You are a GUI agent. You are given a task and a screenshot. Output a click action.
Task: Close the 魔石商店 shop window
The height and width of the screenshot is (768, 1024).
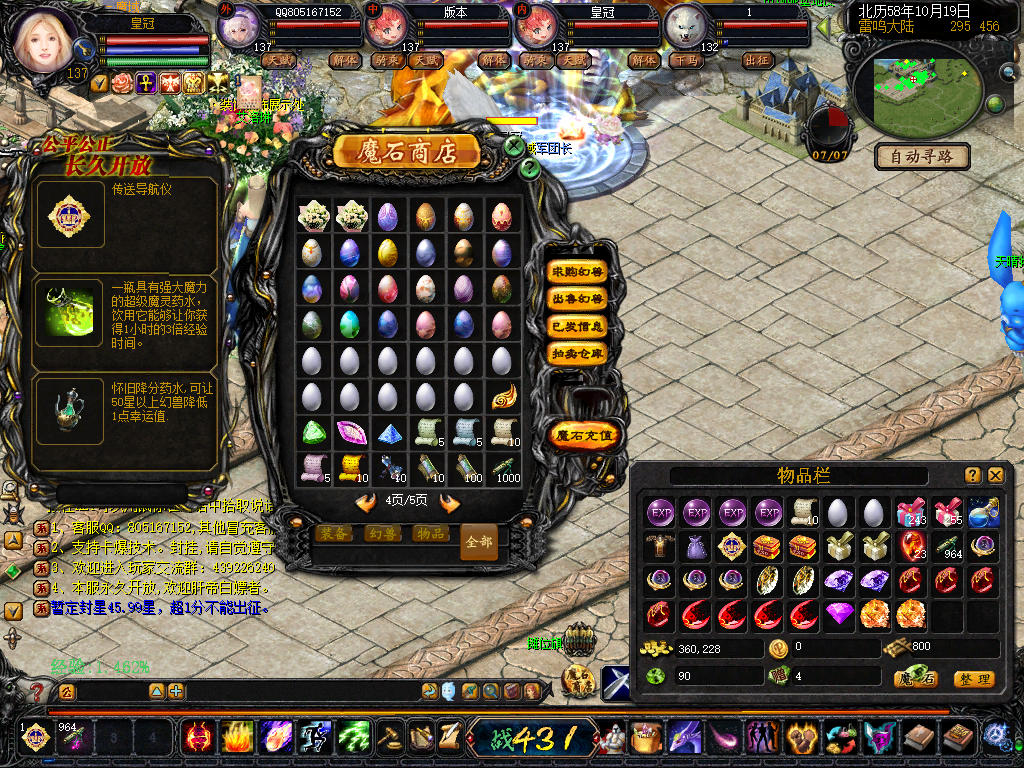(514, 147)
